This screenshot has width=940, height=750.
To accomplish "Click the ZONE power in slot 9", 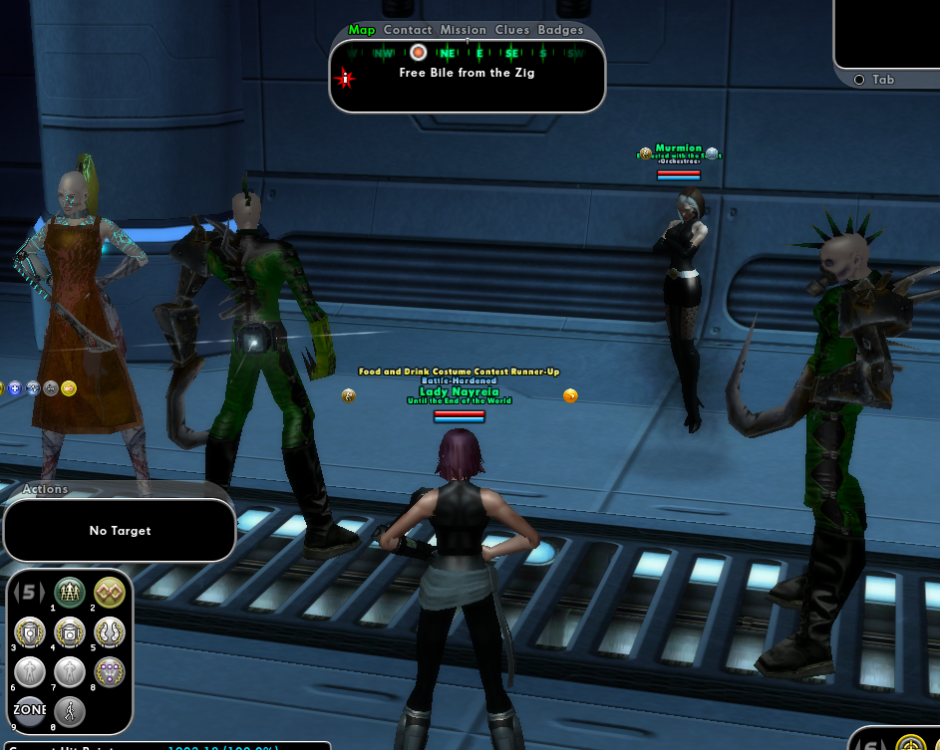I will point(30,710).
